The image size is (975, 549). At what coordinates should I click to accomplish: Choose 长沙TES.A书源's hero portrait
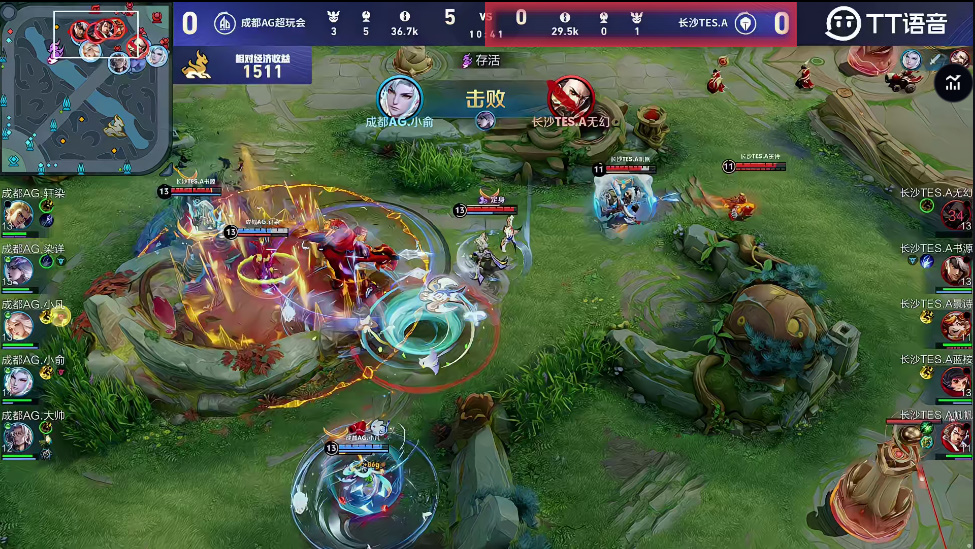point(955,270)
